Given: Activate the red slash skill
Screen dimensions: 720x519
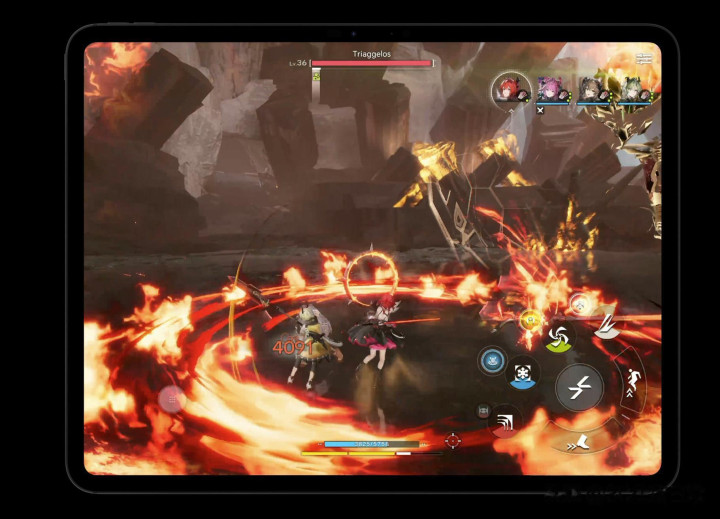Looking at the screenshot, I should pos(507,420).
